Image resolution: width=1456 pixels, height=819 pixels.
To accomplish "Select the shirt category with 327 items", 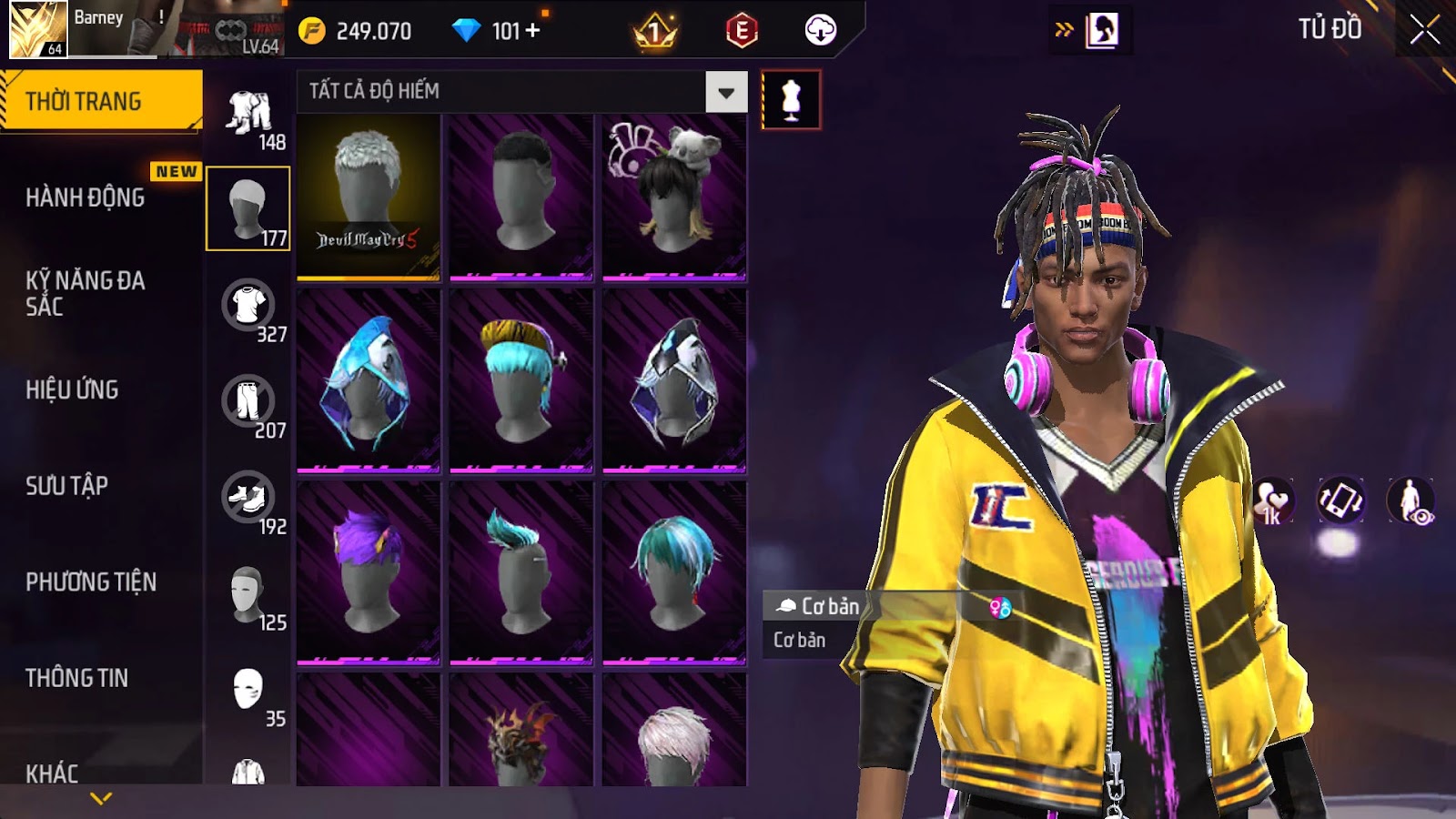I will coord(248,307).
